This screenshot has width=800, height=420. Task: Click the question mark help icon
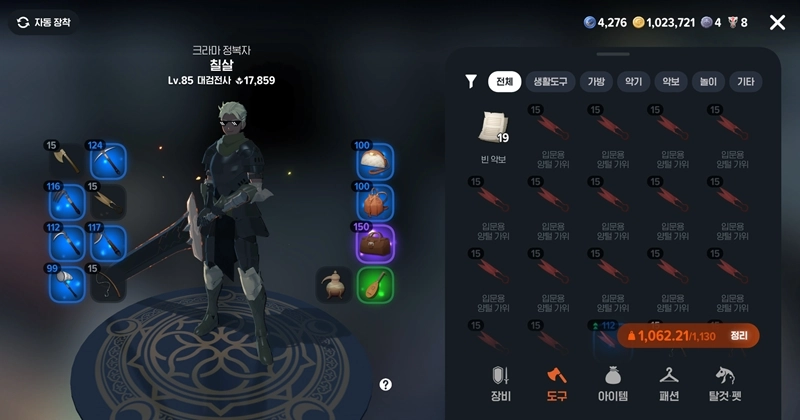(x=386, y=384)
